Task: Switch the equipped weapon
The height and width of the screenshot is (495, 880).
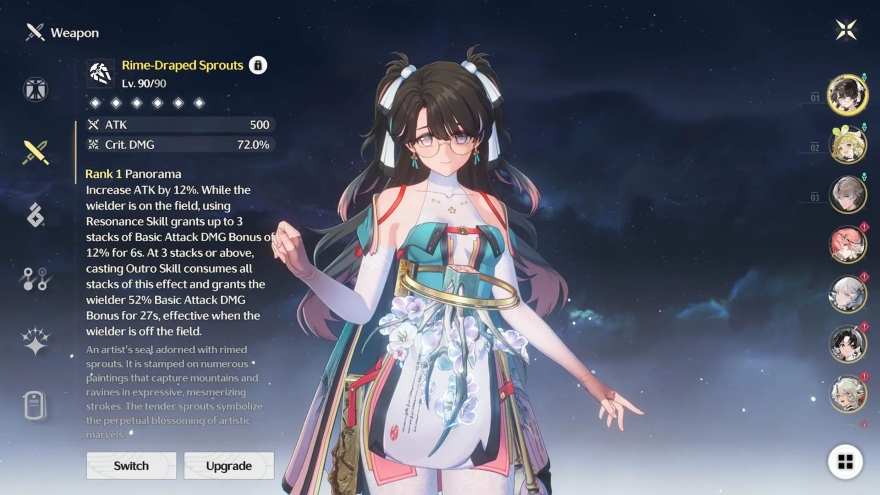Action: [x=131, y=465]
